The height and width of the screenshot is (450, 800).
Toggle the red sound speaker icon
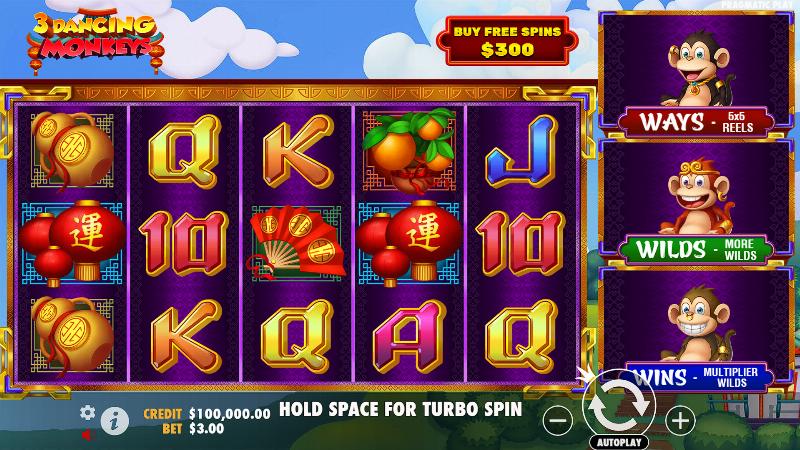point(87,435)
